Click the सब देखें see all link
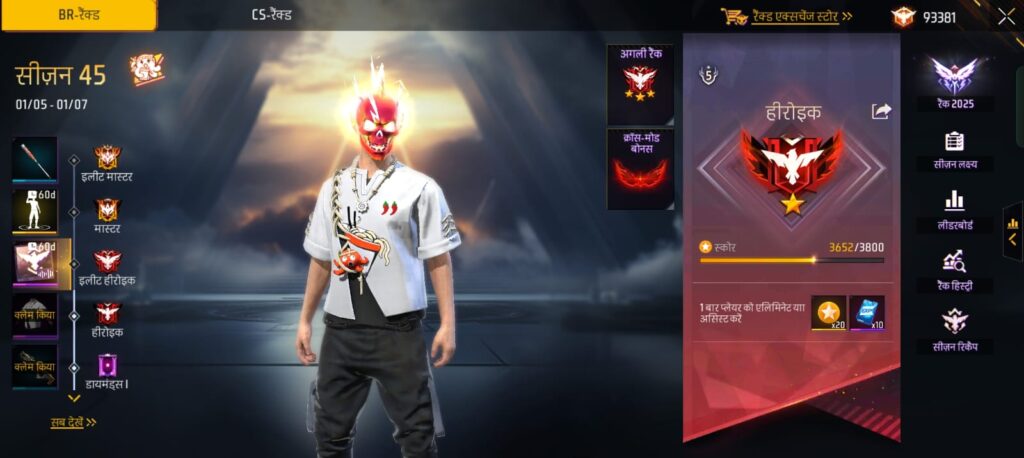 [x=73, y=422]
